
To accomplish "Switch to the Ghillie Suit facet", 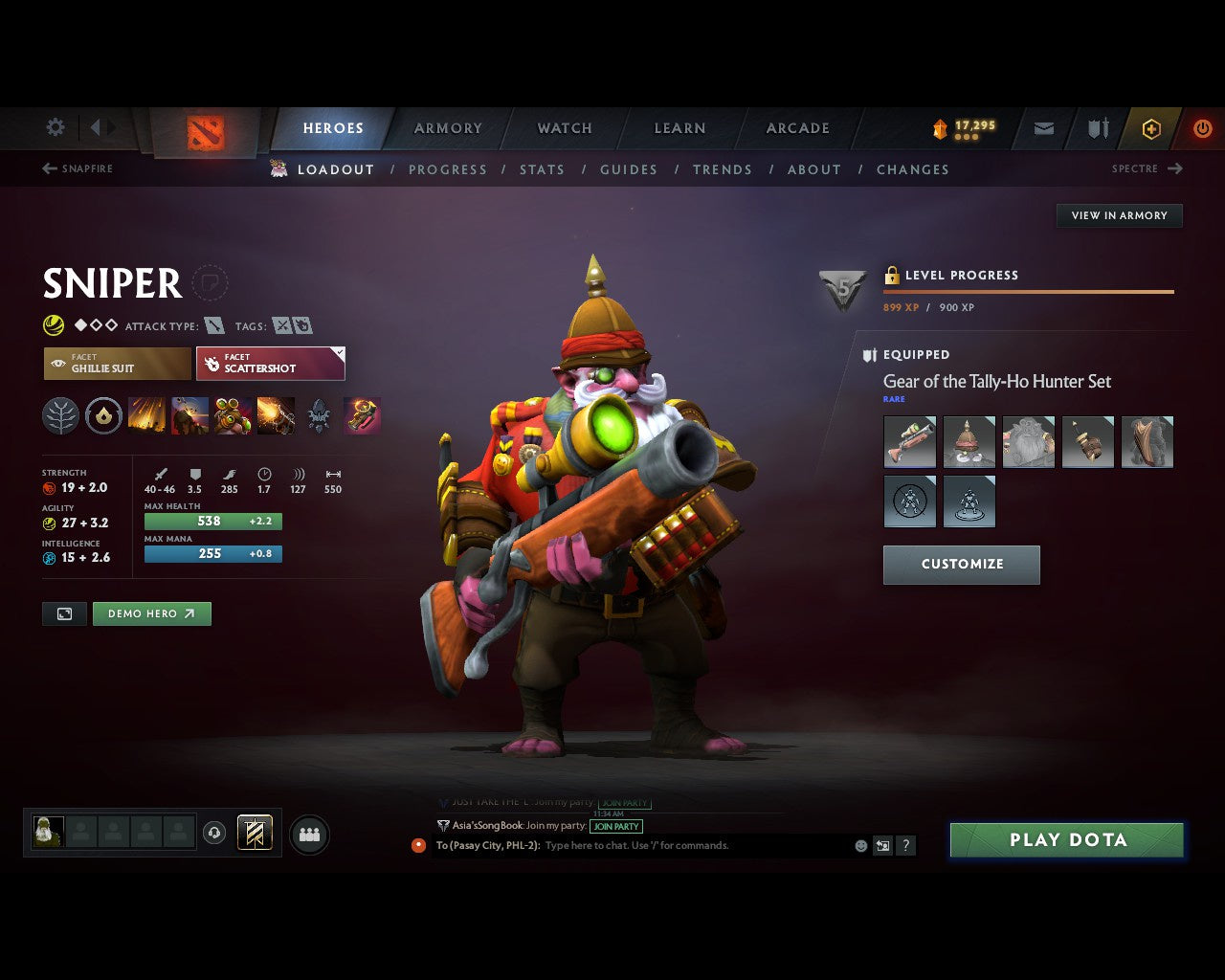I will pos(117,364).
